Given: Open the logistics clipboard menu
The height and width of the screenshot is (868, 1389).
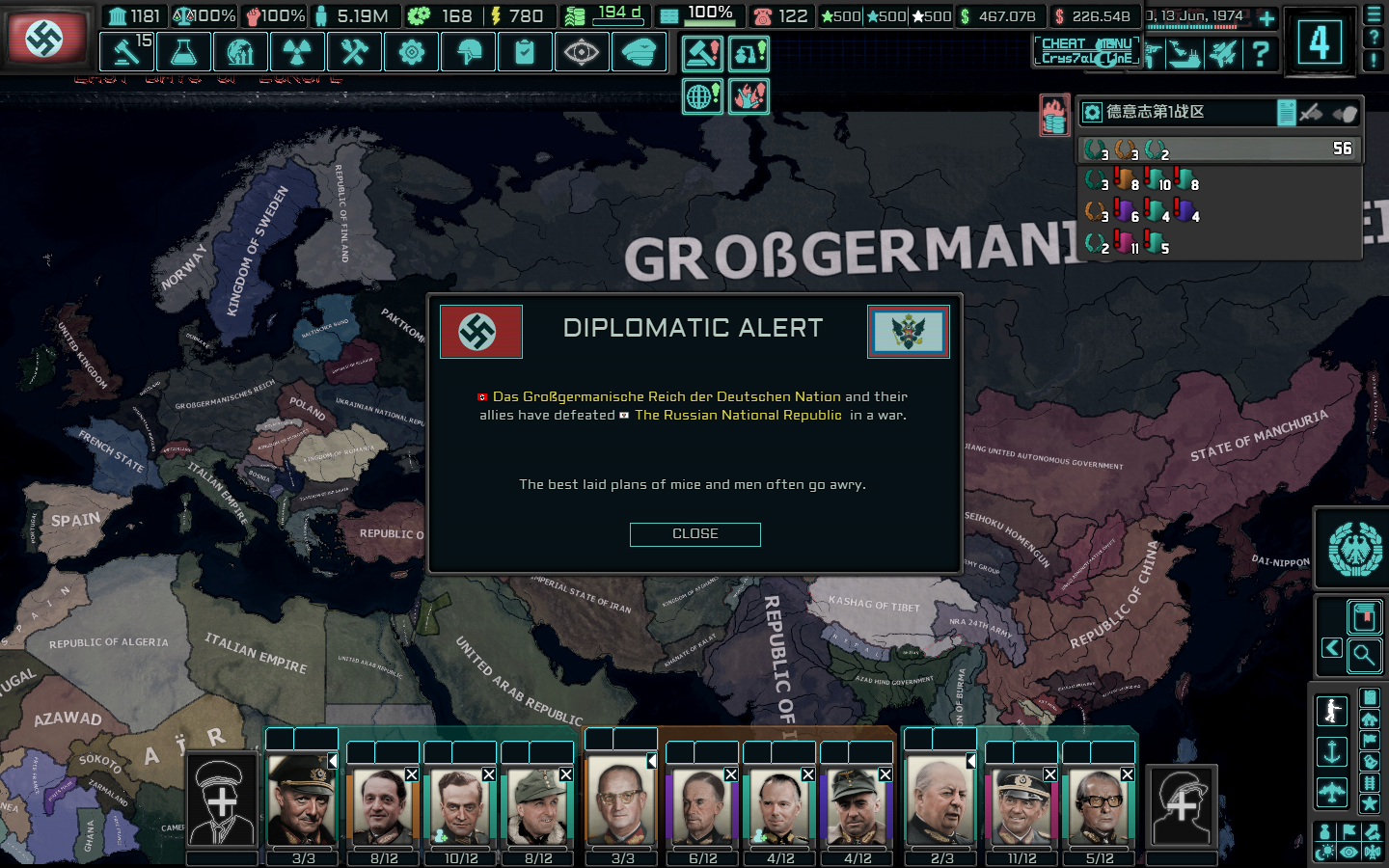Looking at the screenshot, I should click(525, 52).
